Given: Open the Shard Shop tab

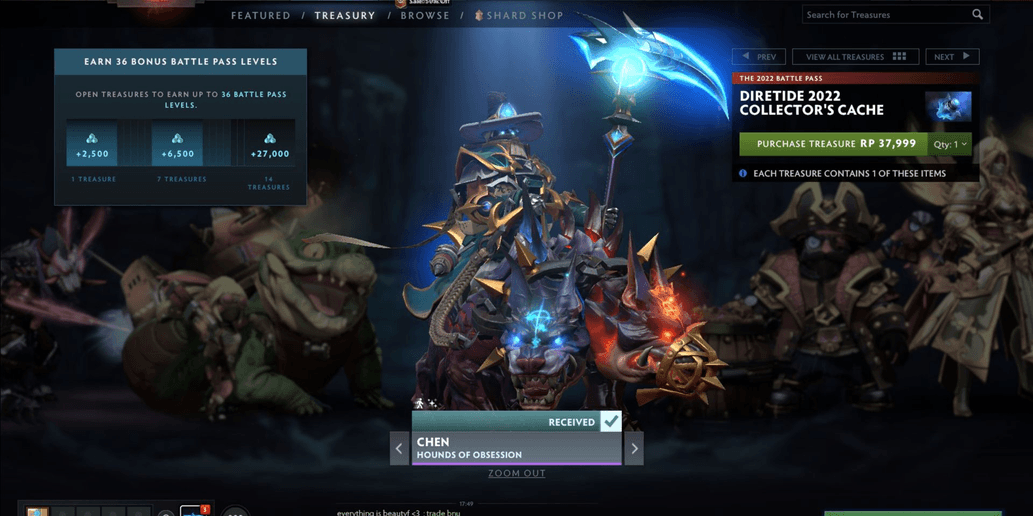Looking at the screenshot, I should point(524,16).
